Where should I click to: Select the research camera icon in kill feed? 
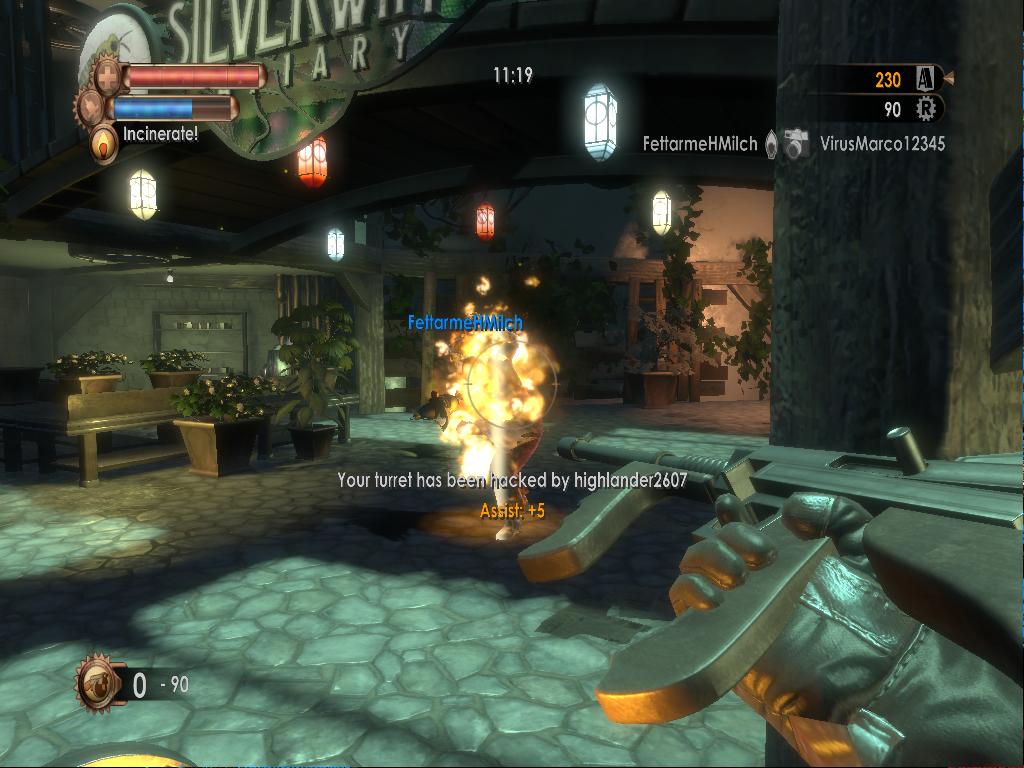796,144
